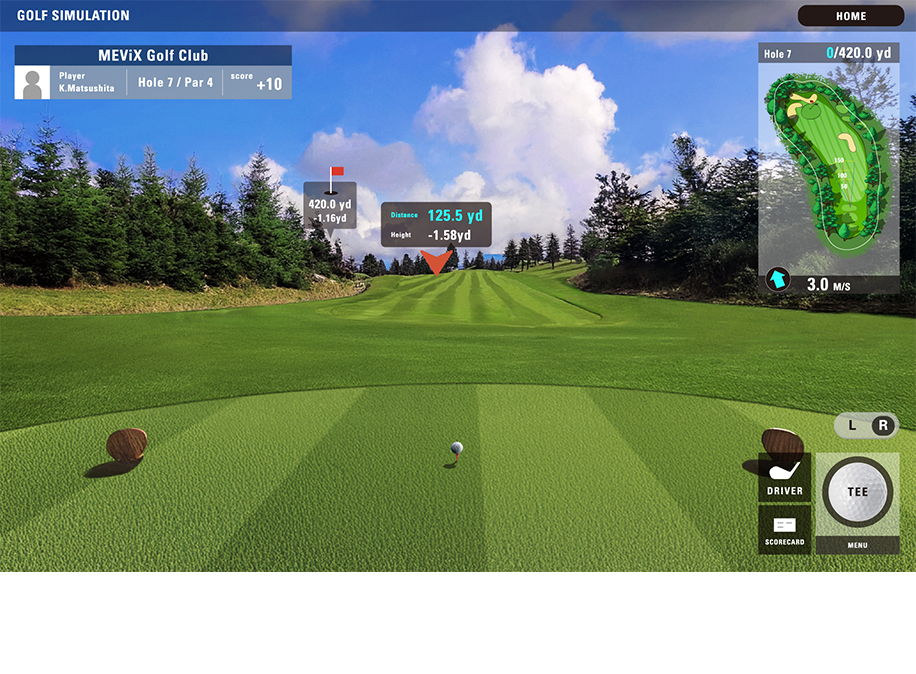Open the DRIVER club selector
The image size is (916, 674).
(x=785, y=477)
